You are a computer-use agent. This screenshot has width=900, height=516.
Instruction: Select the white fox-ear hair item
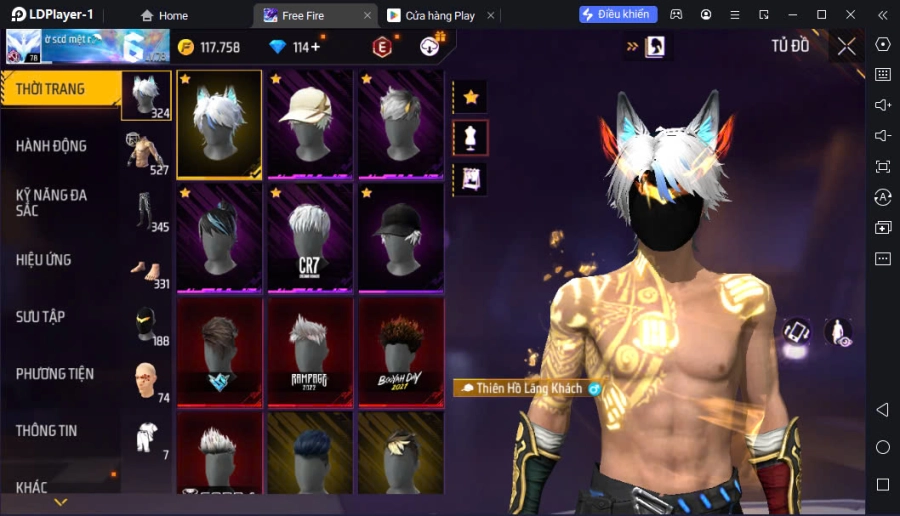[x=219, y=124]
